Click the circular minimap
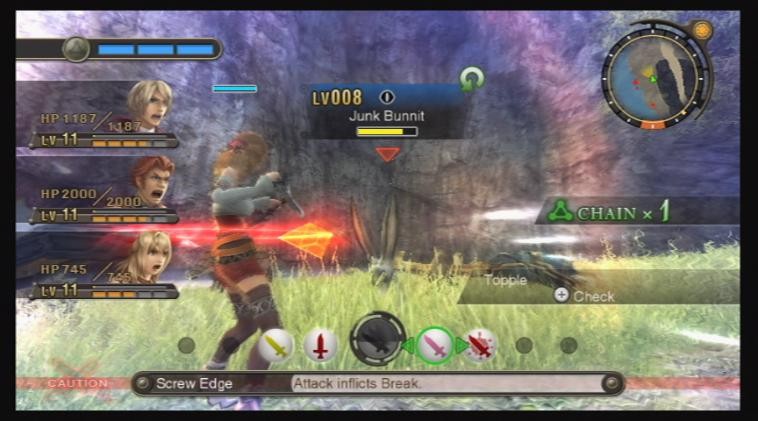The height and width of the screenshot is (421, 758). click(654, 77)
